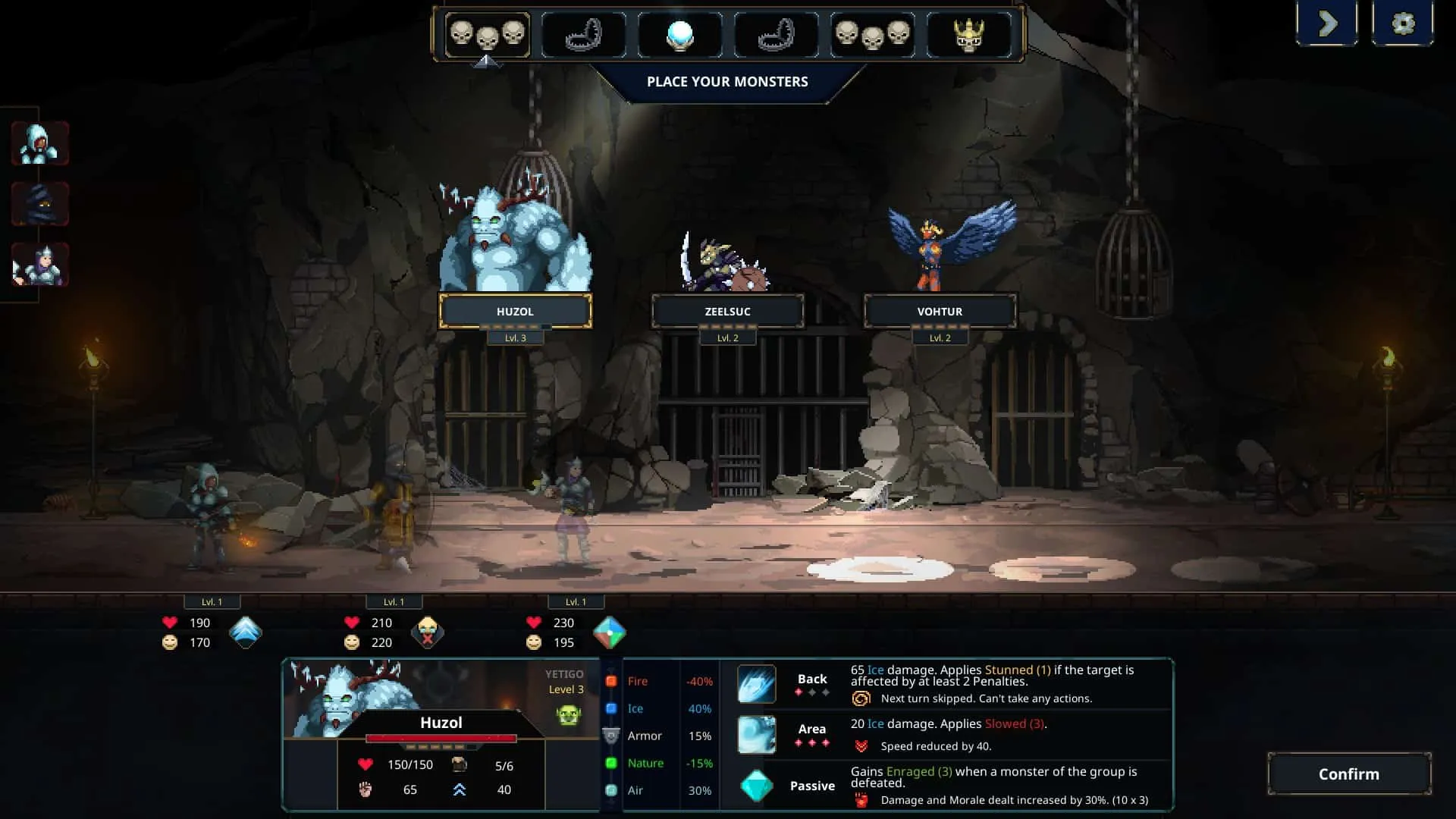
Task: Click the arrow button in top right corner
Action: [x=1327, y=23]
